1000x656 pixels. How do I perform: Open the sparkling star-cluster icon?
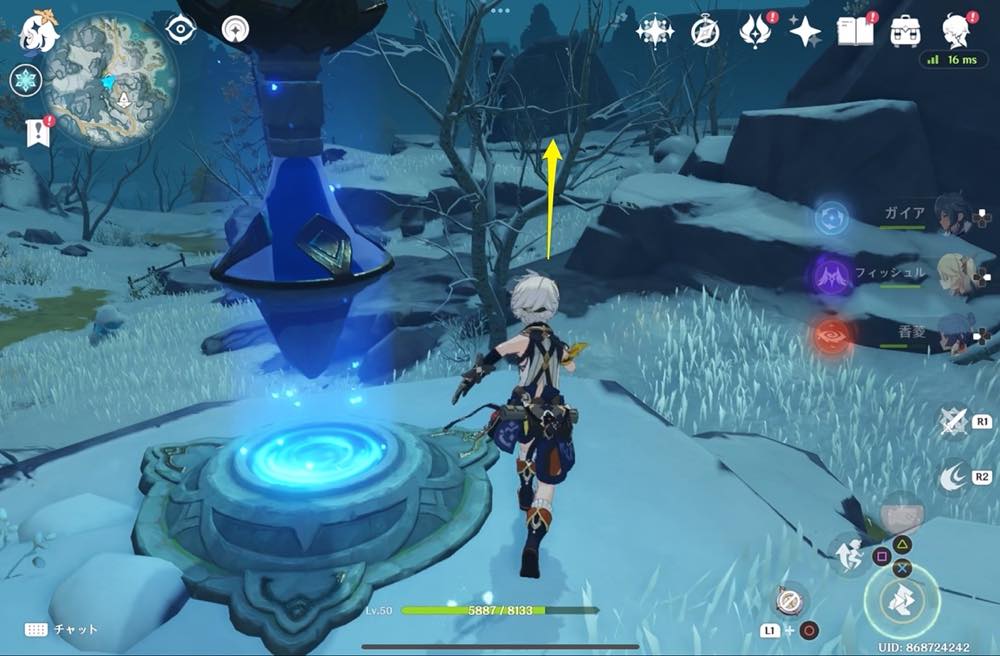coord(655,31)
